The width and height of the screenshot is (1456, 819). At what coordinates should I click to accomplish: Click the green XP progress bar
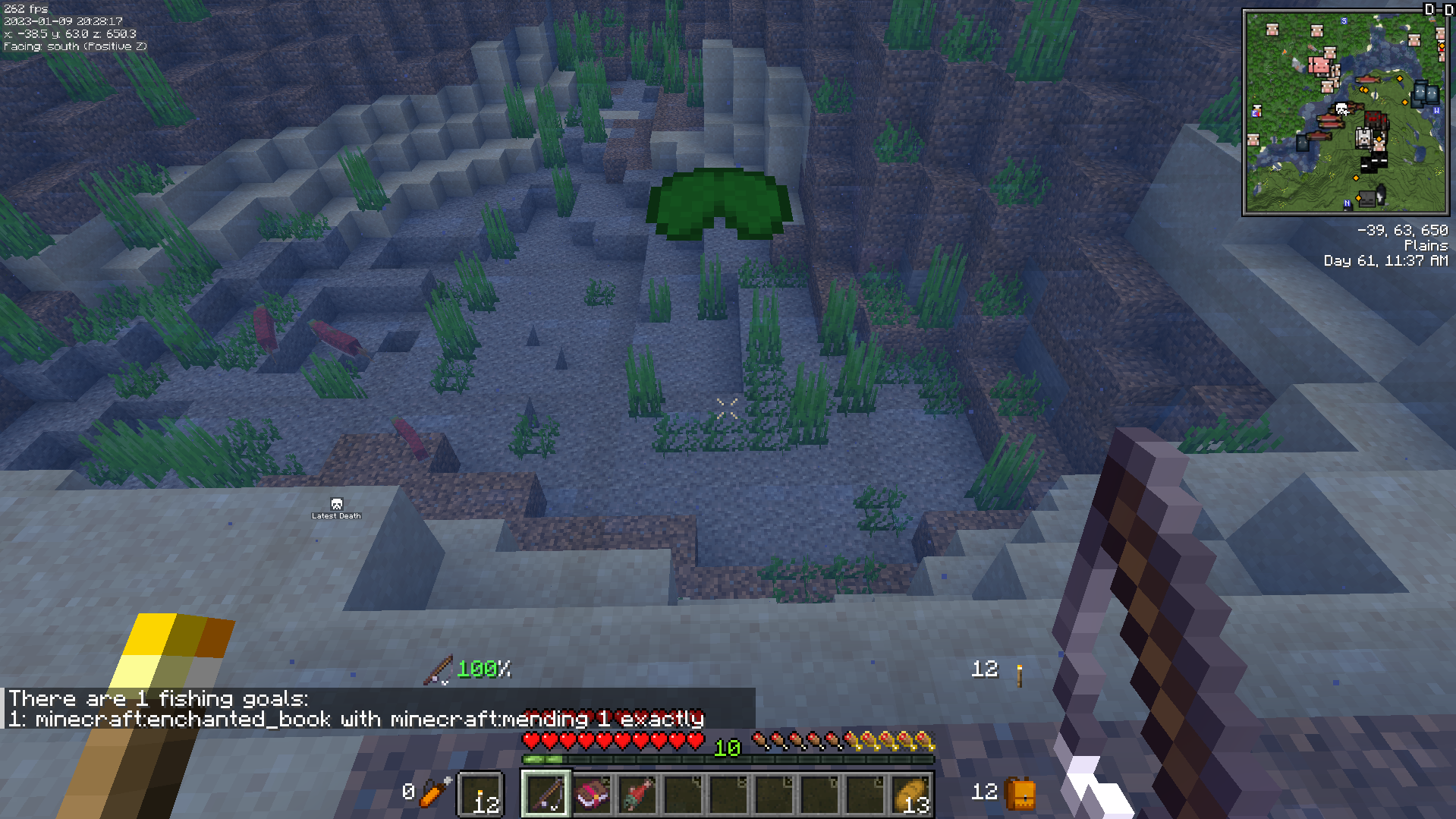click(543, 758)
